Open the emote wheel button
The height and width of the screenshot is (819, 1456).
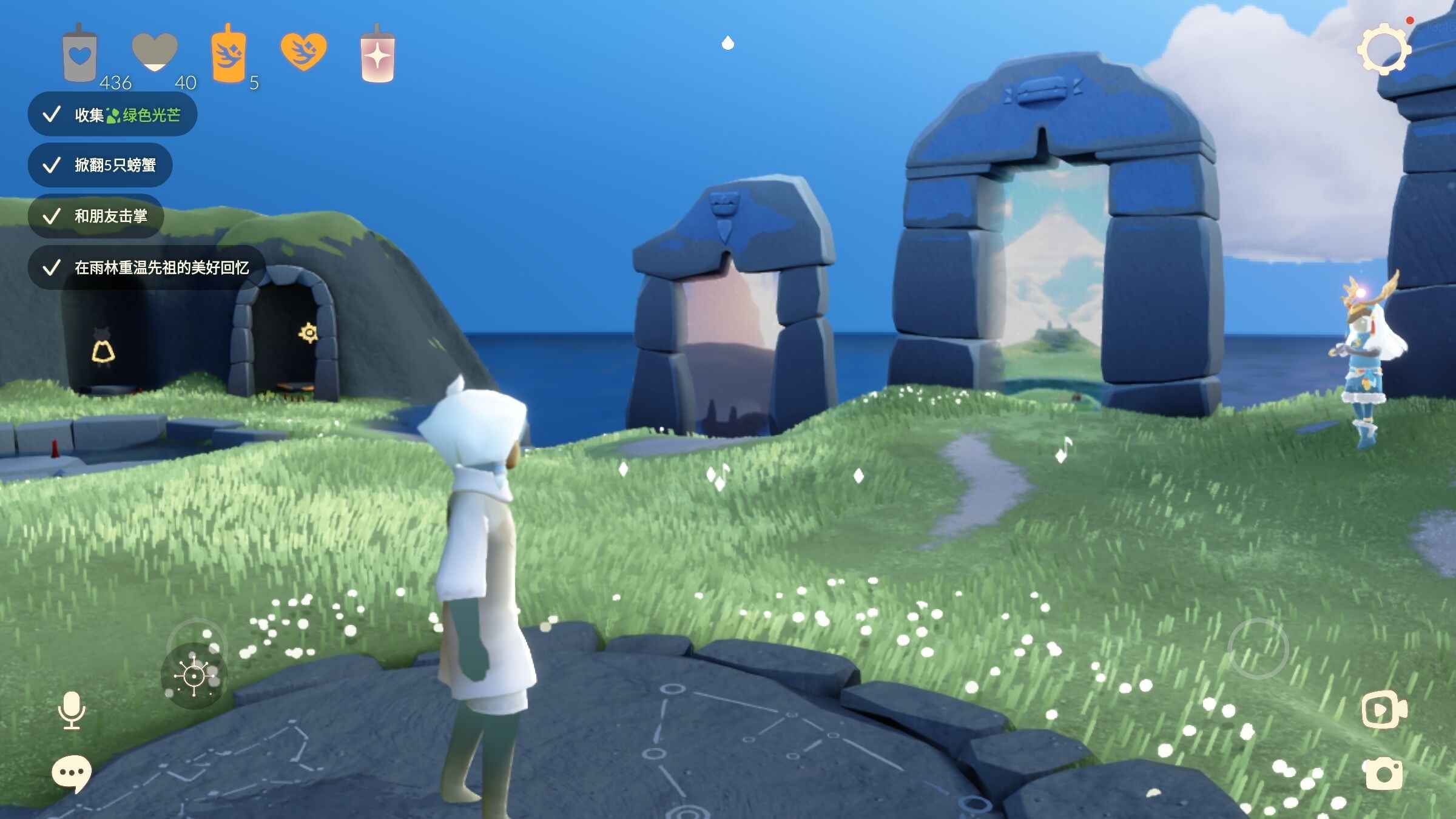tap(194, 675)
